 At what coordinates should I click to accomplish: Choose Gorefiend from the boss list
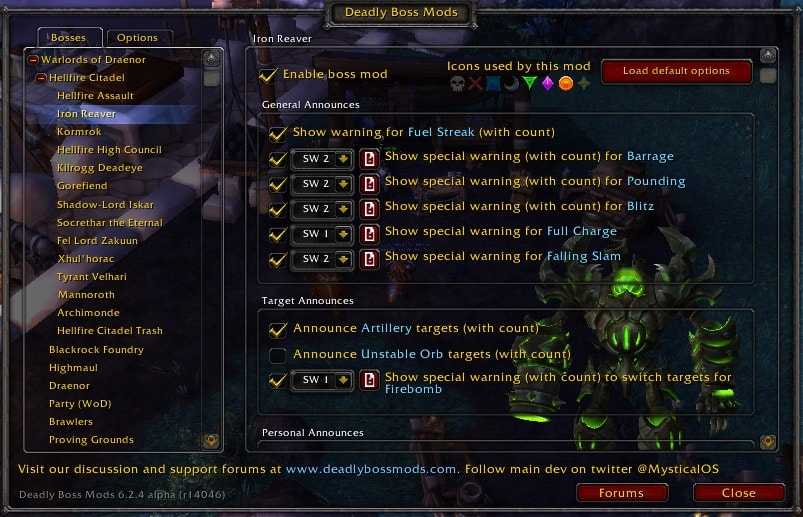pyautogui.click(x=81, y=186)
